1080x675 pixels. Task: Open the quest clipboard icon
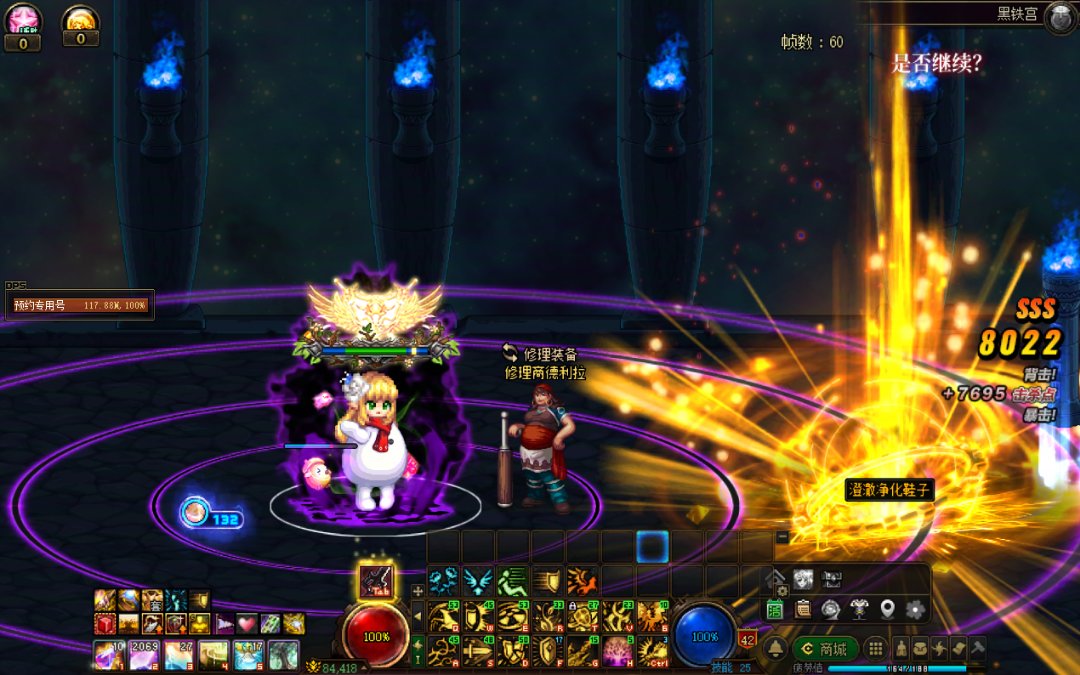coord(802,608)
